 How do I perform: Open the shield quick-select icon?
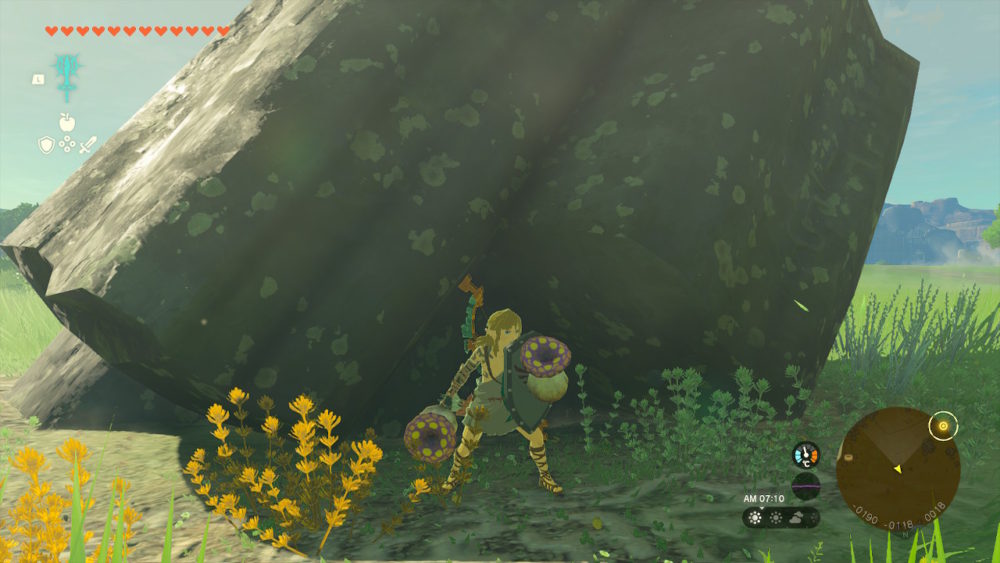click(x=46, y=146)
